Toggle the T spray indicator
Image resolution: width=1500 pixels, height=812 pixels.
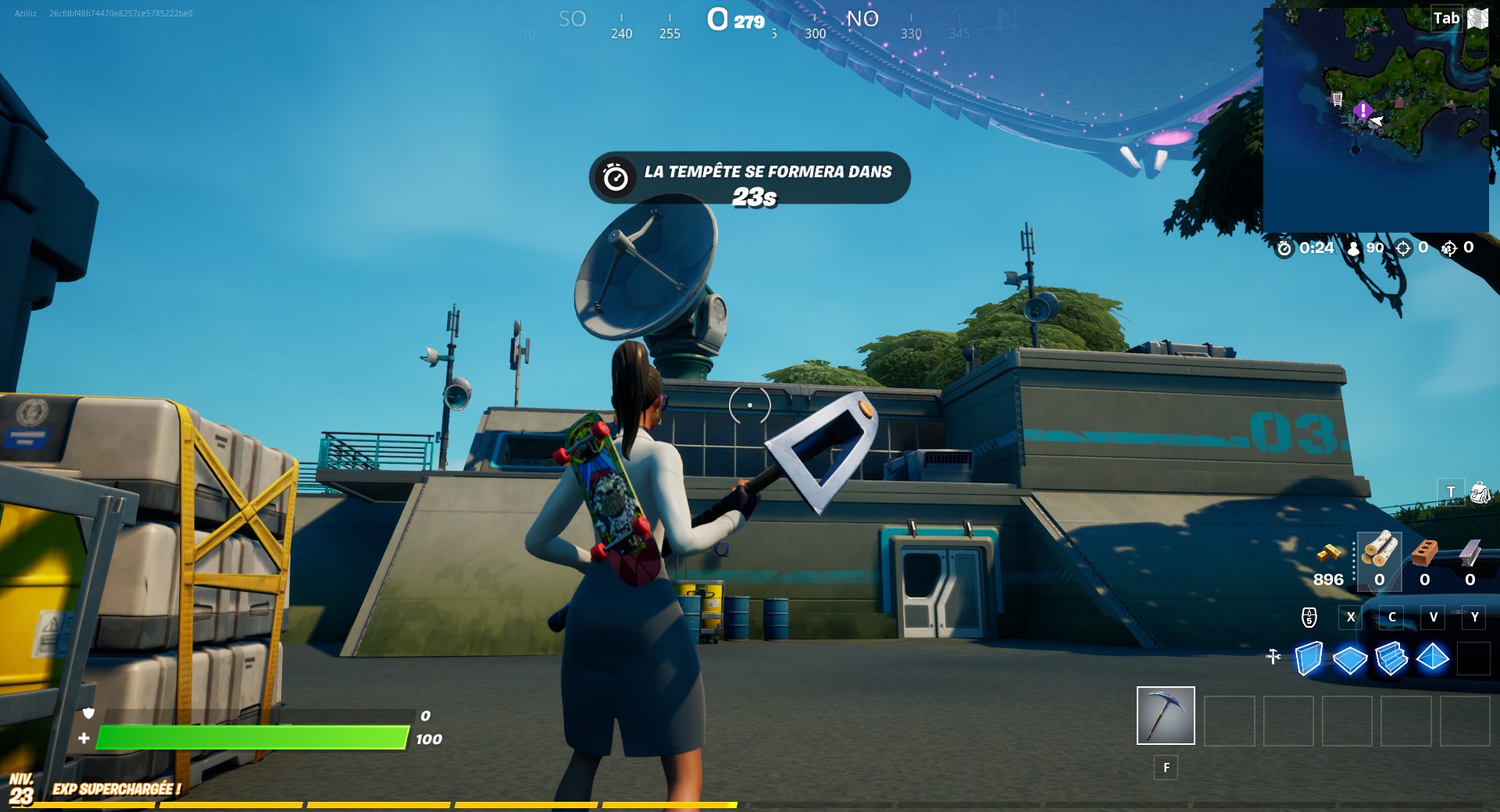pyautogui.click(x=1450, y=492)
